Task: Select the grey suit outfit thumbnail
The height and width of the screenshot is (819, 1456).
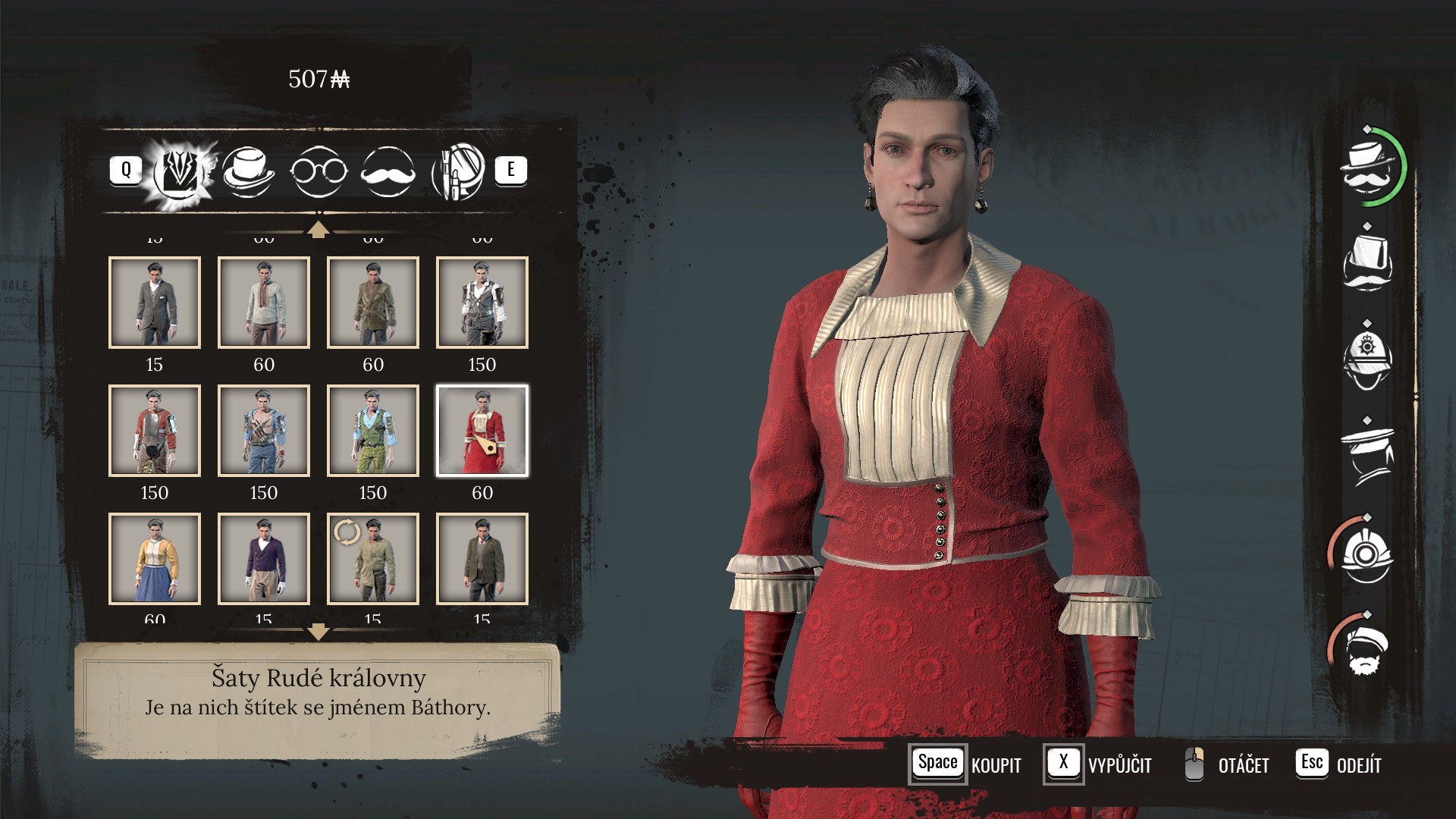Action: tap(155, 303)
